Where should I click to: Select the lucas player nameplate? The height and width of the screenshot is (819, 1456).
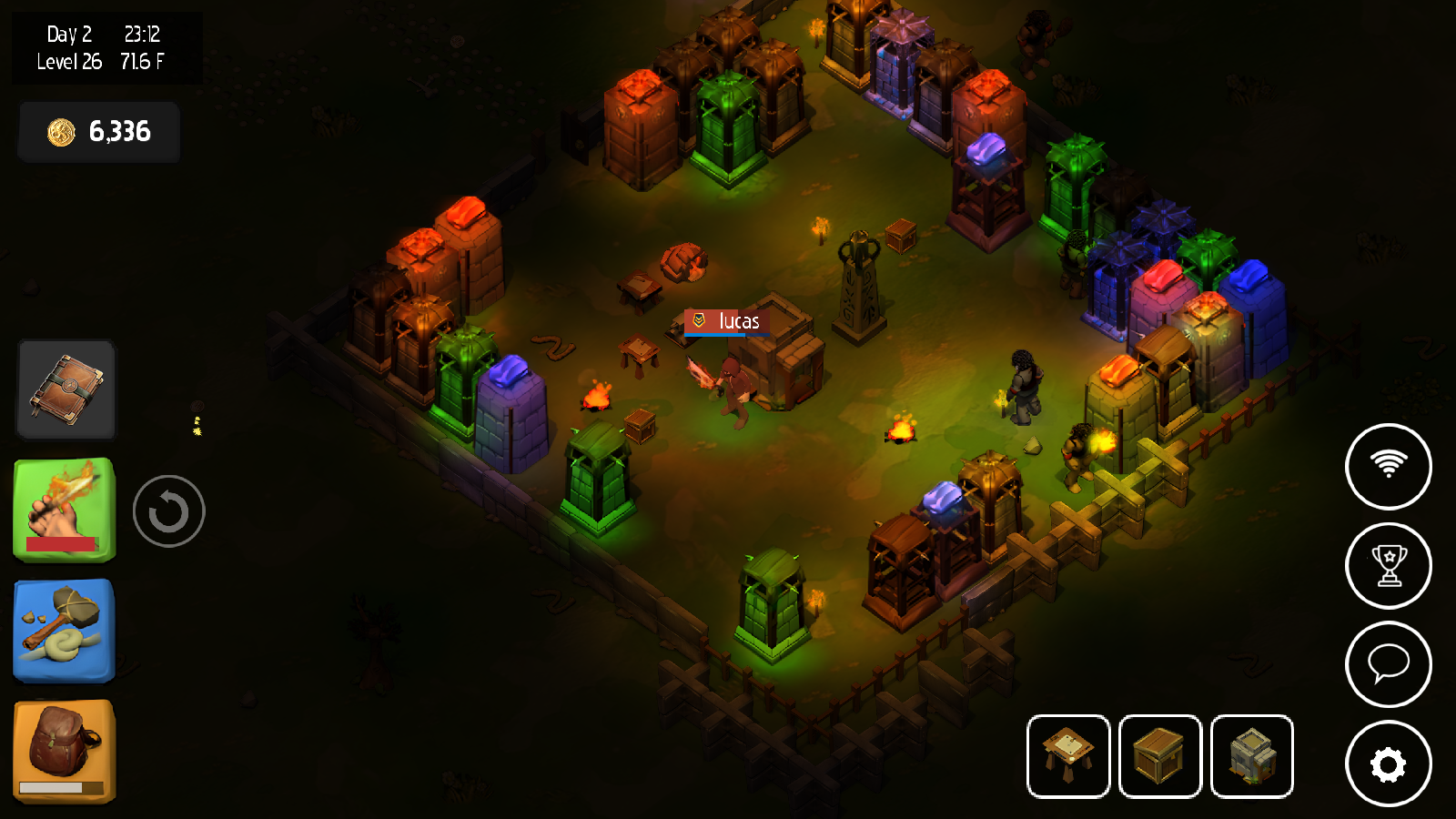[x=728, y=320]
